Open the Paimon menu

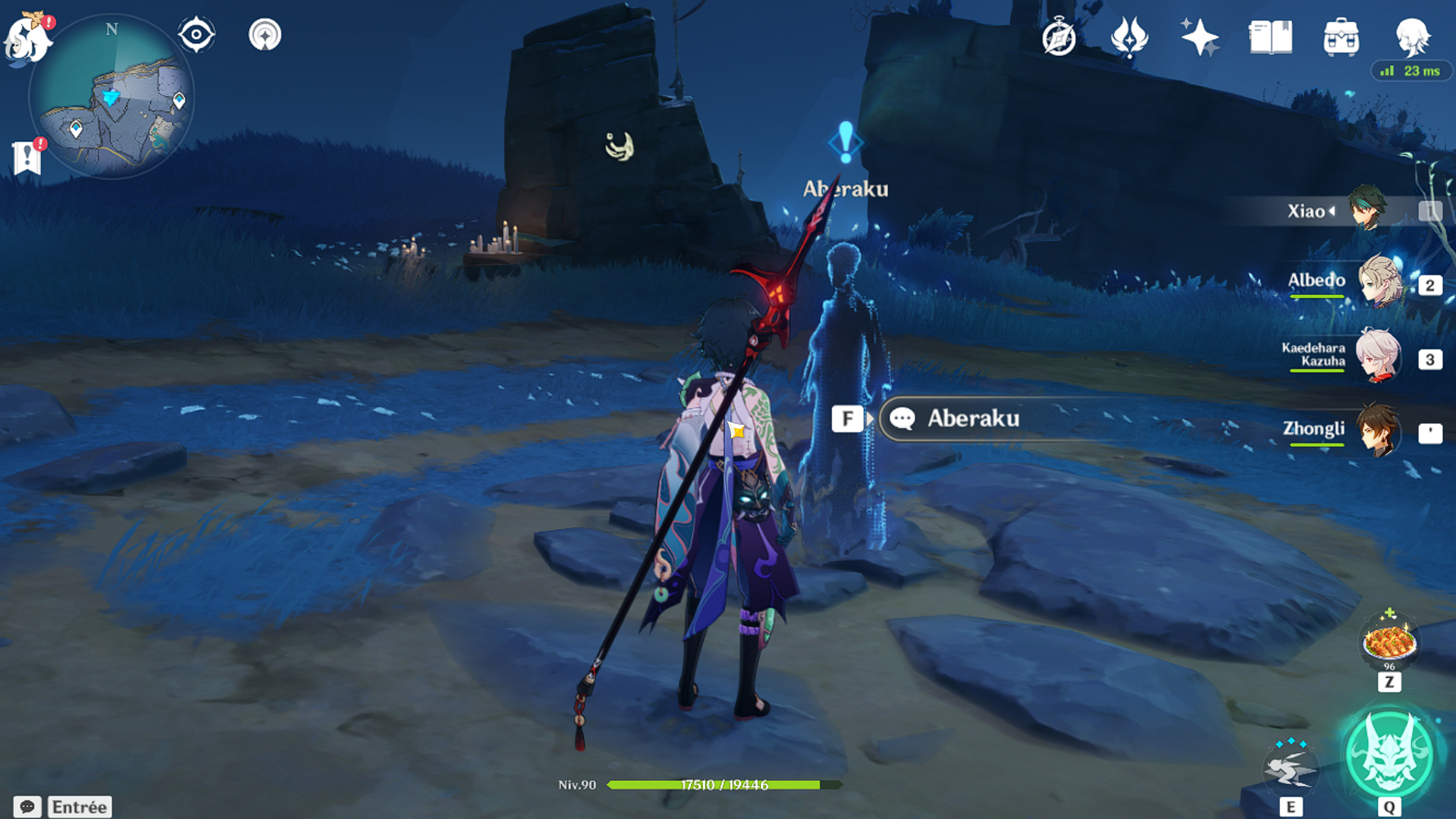(x=27, y=38)
